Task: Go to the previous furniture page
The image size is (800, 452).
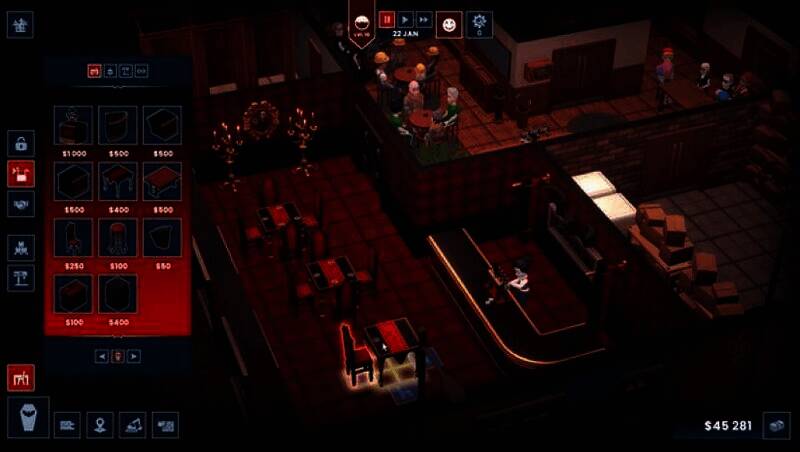Action: coord(102,356)
